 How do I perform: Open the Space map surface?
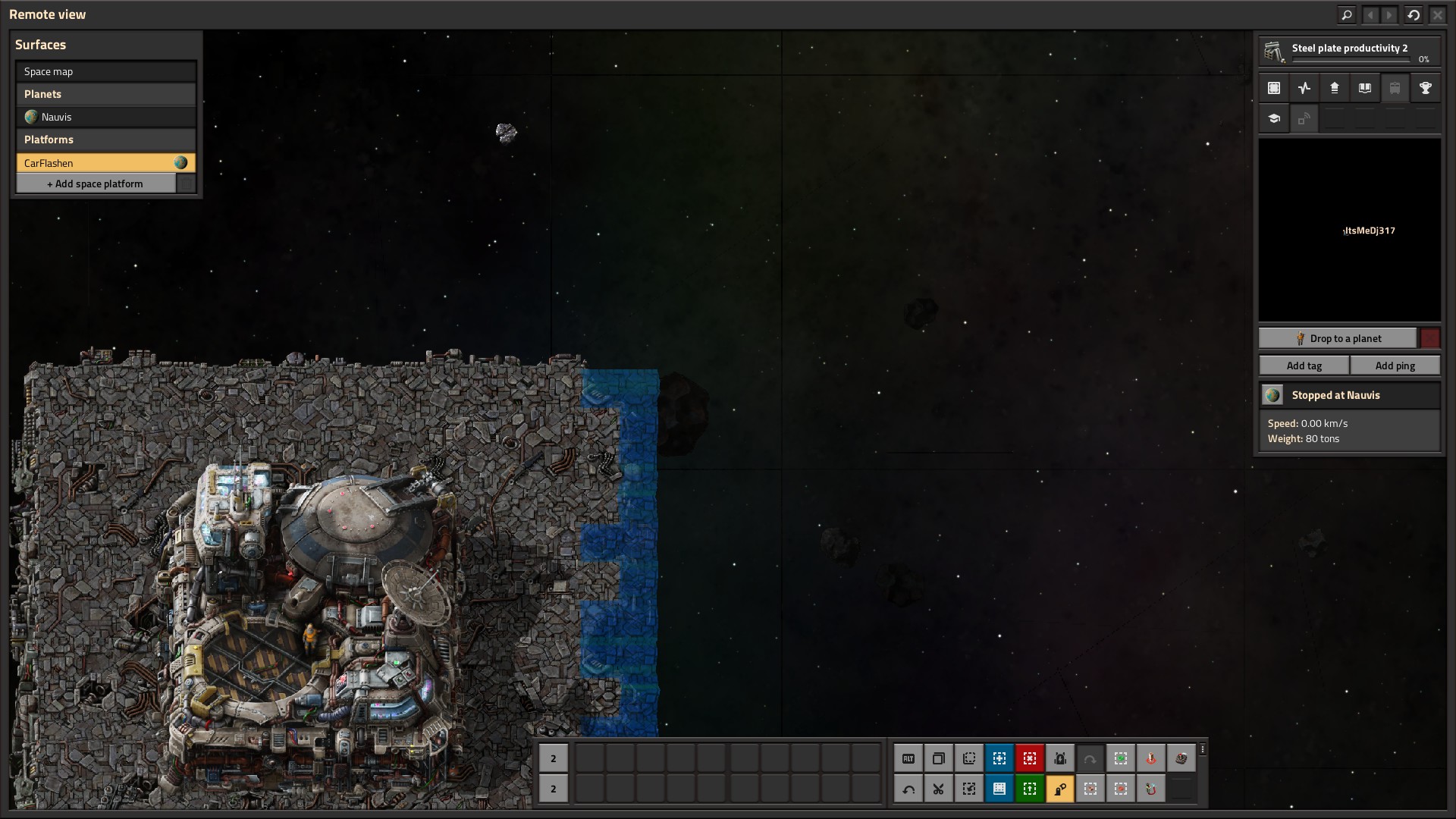tap(105, 71)
